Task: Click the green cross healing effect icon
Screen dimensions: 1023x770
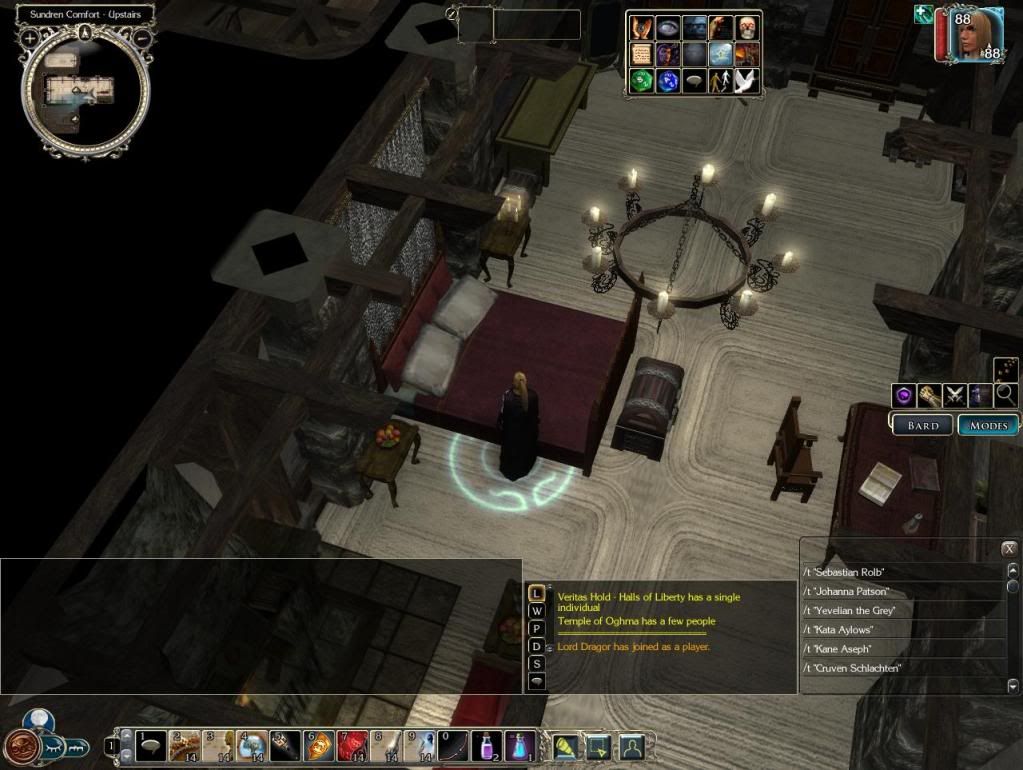Action: [922, 14]
